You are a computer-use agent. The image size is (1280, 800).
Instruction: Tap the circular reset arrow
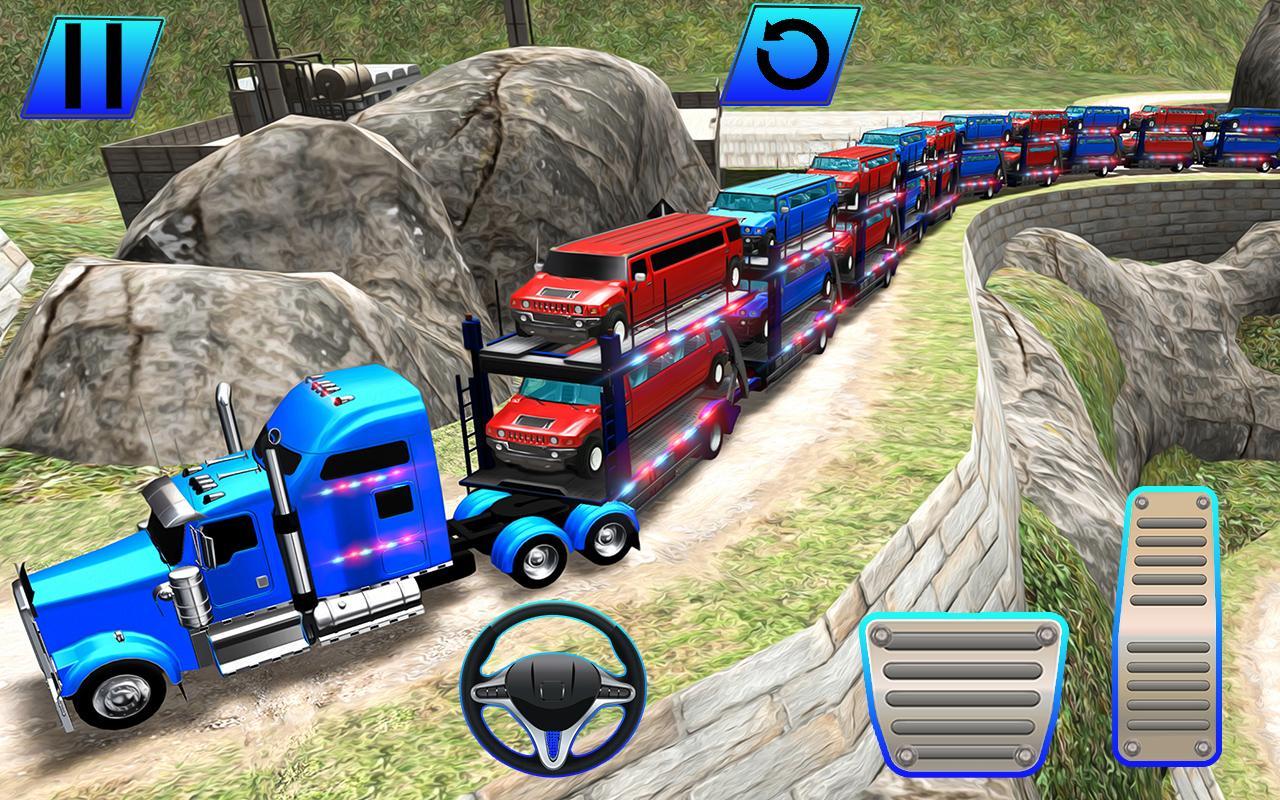789,57
